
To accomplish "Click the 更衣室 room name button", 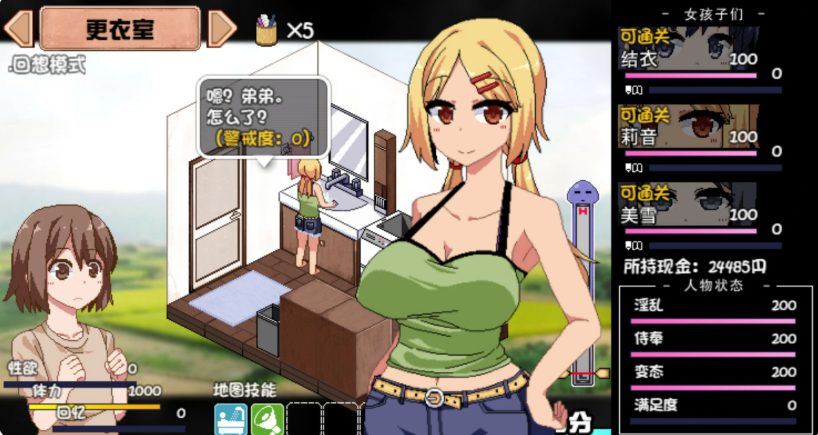I will point(120,29).
